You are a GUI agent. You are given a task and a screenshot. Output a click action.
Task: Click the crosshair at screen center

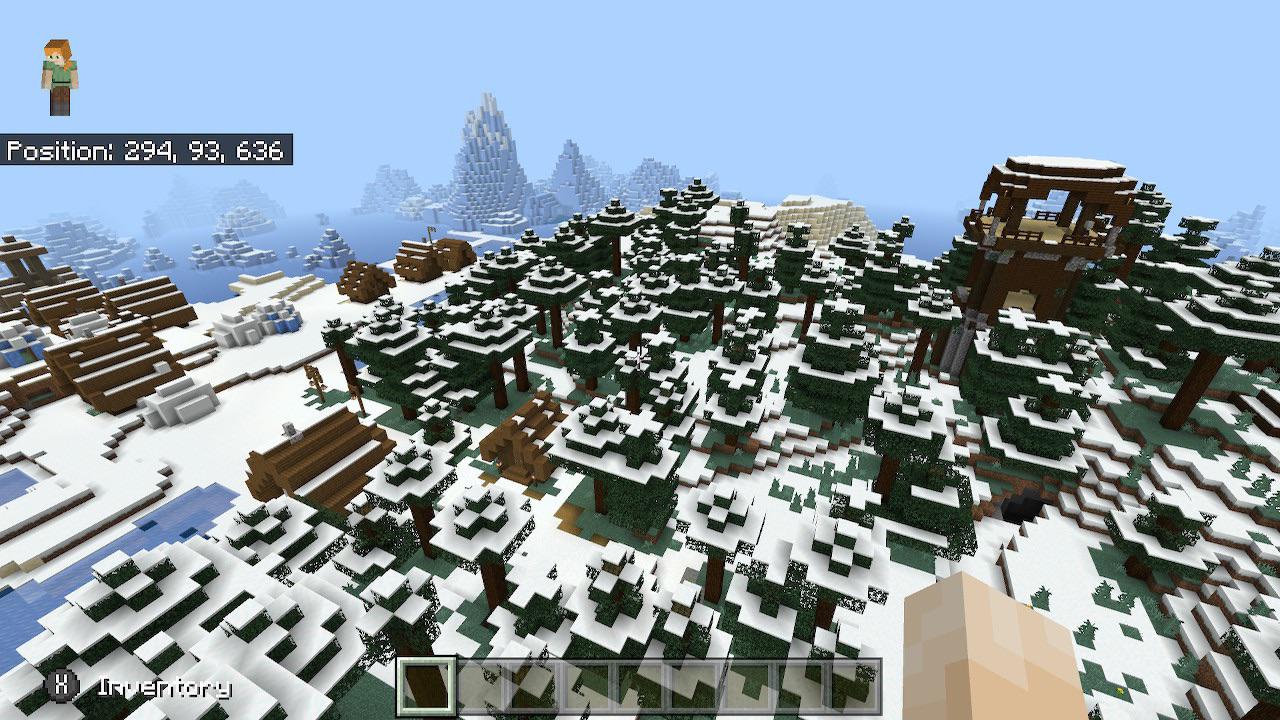click(x=640, y=360)
